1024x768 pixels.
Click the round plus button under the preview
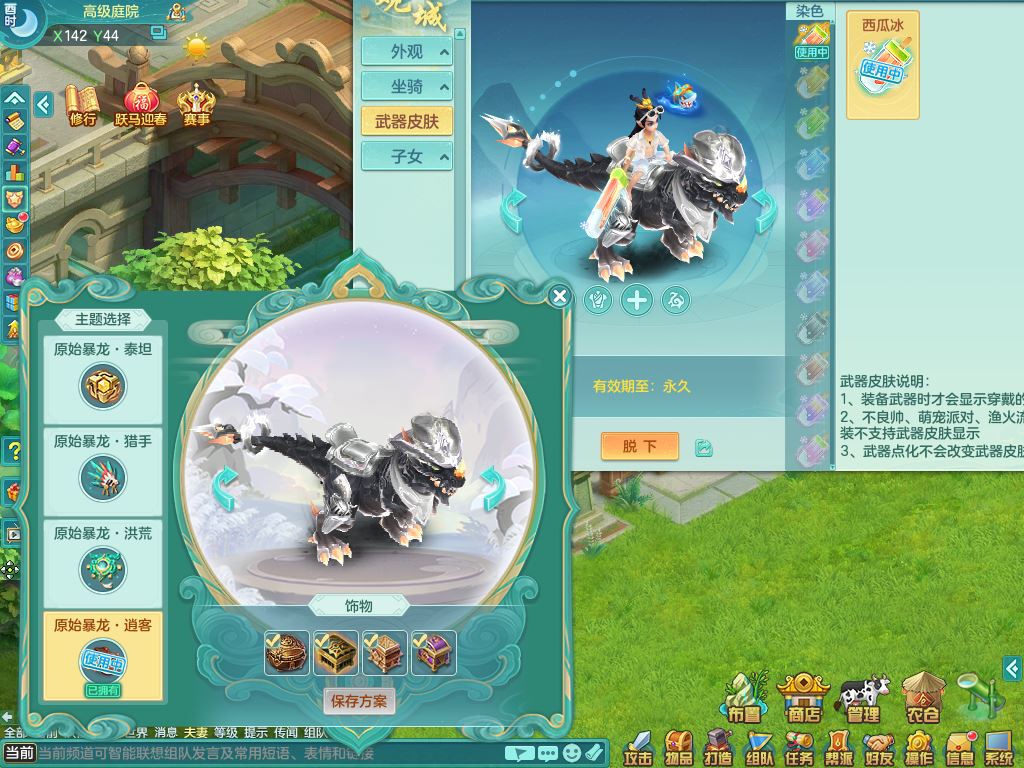pyautogui.click(x=637, y=299)
